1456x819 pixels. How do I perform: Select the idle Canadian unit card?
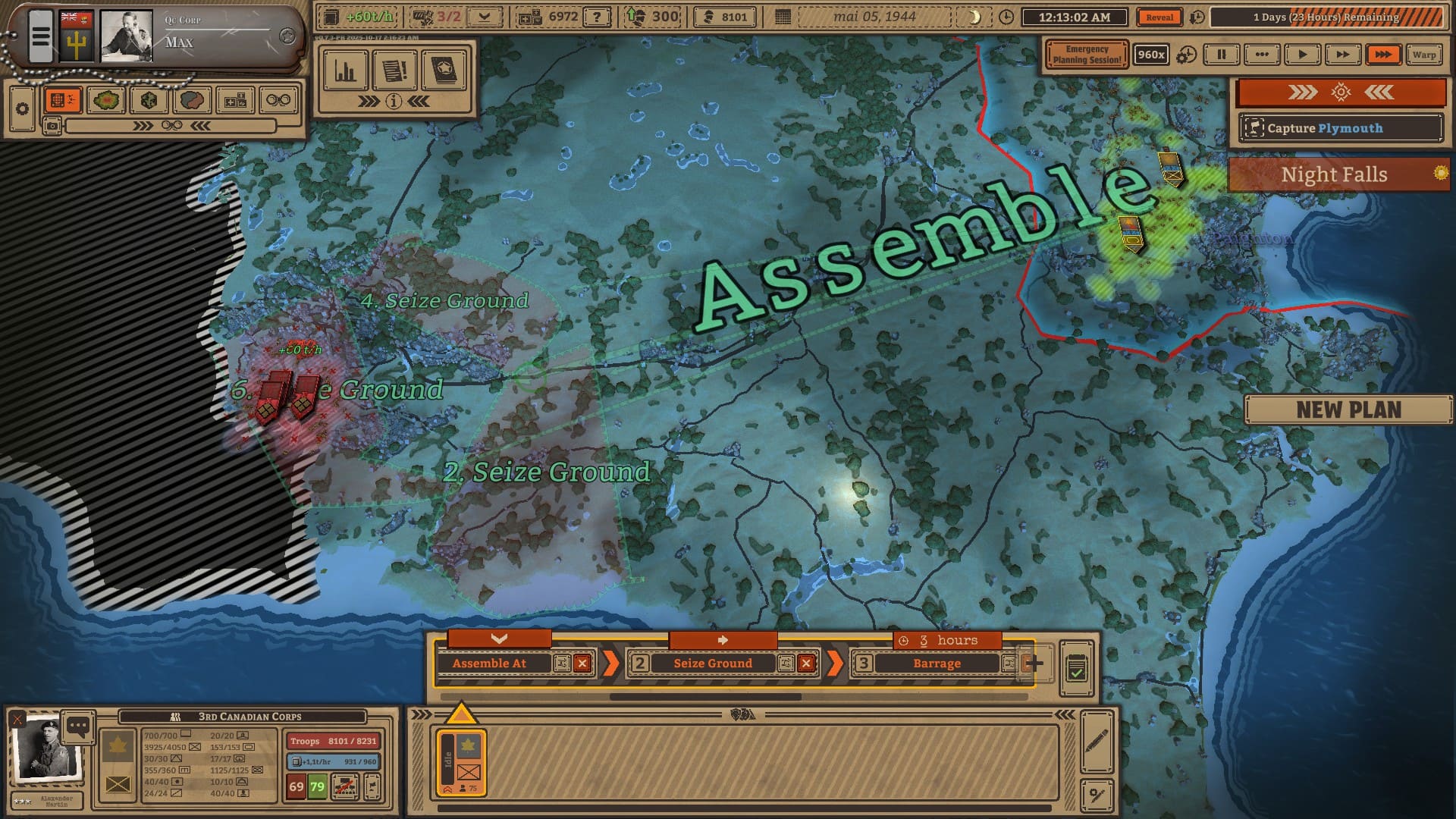pos(461,762)
